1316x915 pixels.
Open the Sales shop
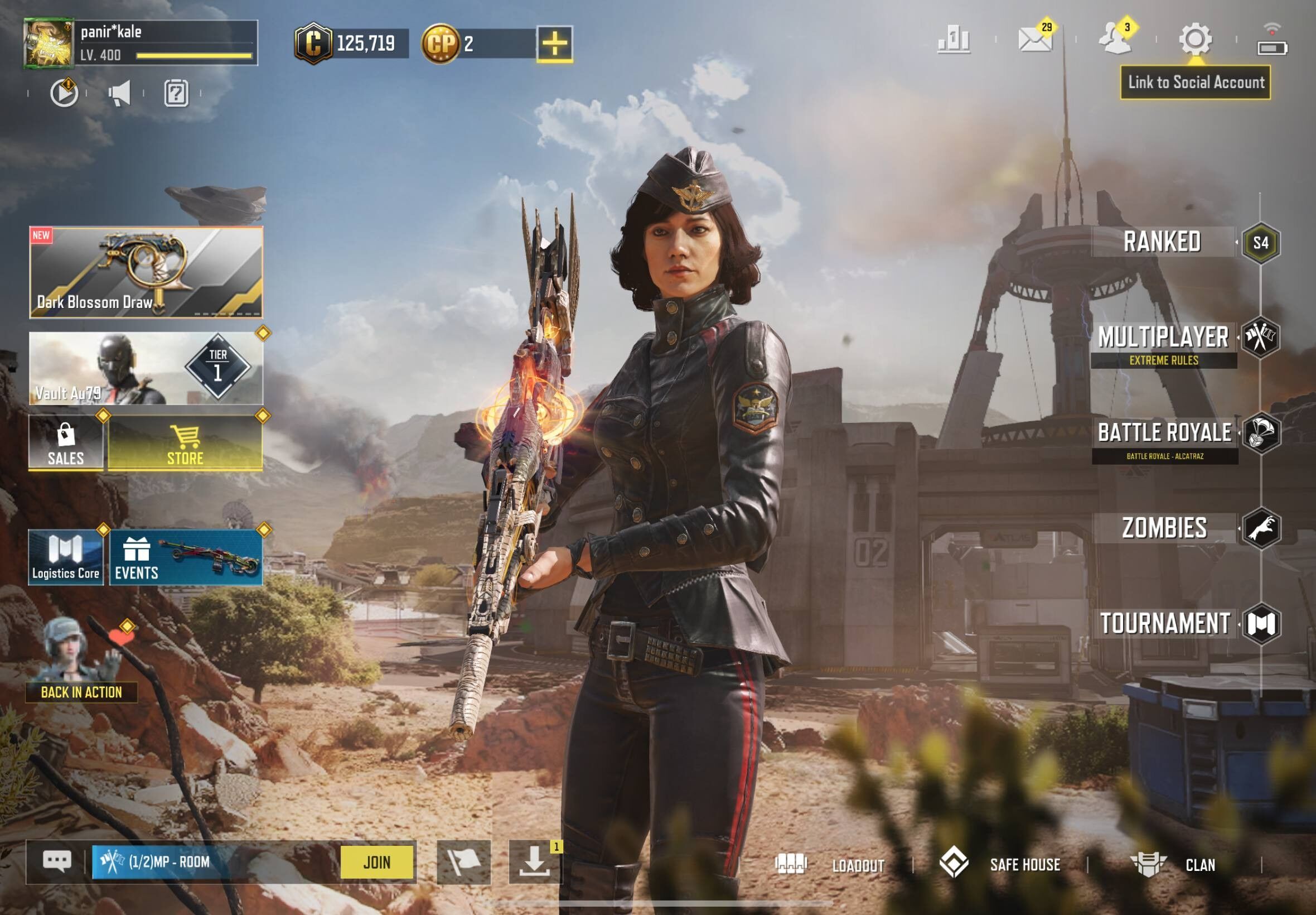66,442
